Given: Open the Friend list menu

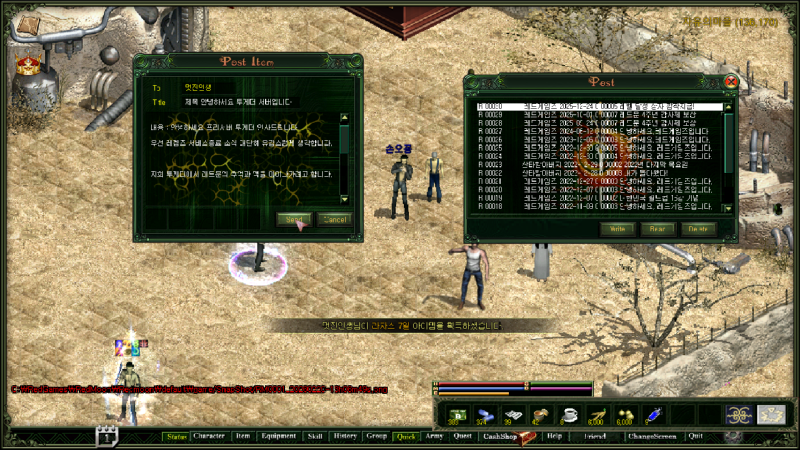Looking at the screenshot, I should click(595, 437).
